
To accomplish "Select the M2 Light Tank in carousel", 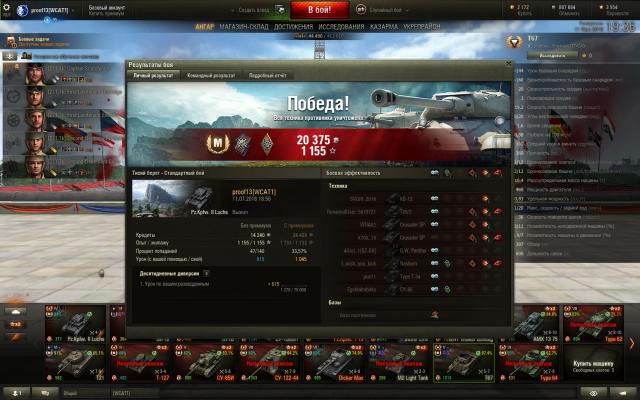I will click(x=394, y=363).
